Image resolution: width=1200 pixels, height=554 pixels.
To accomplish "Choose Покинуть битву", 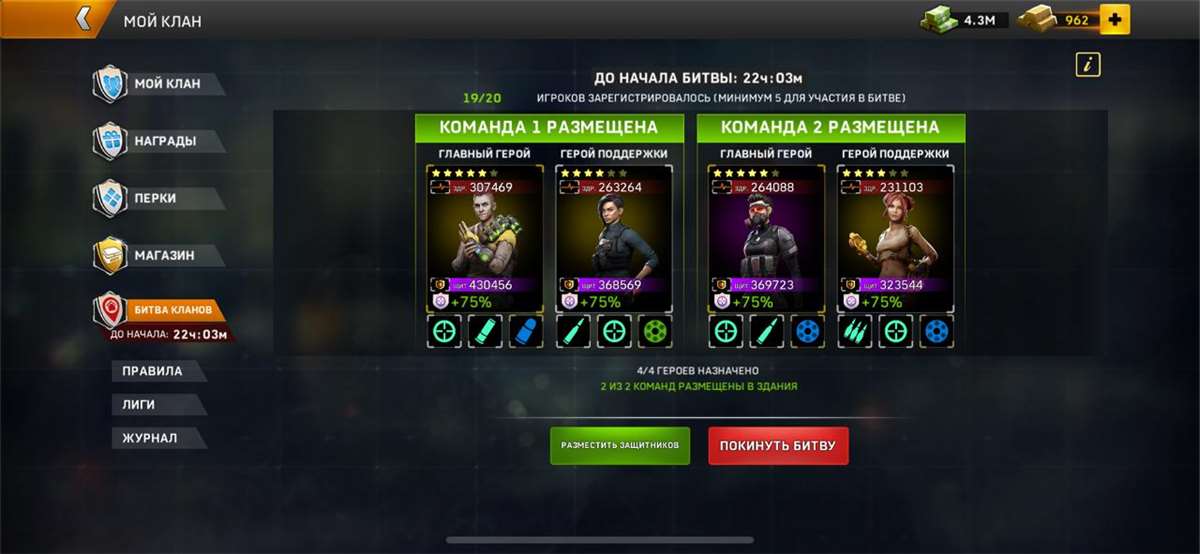I will [778, 445].
